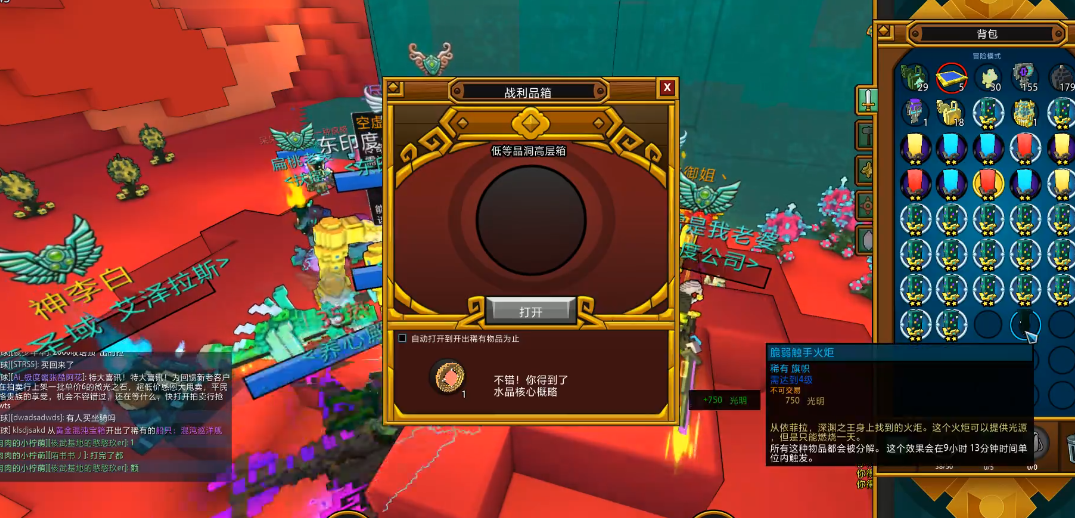Image resolution: width=1075 pixels, height=518 pixels.
Task: Select the backpack item with count 29
Action: 912,77
